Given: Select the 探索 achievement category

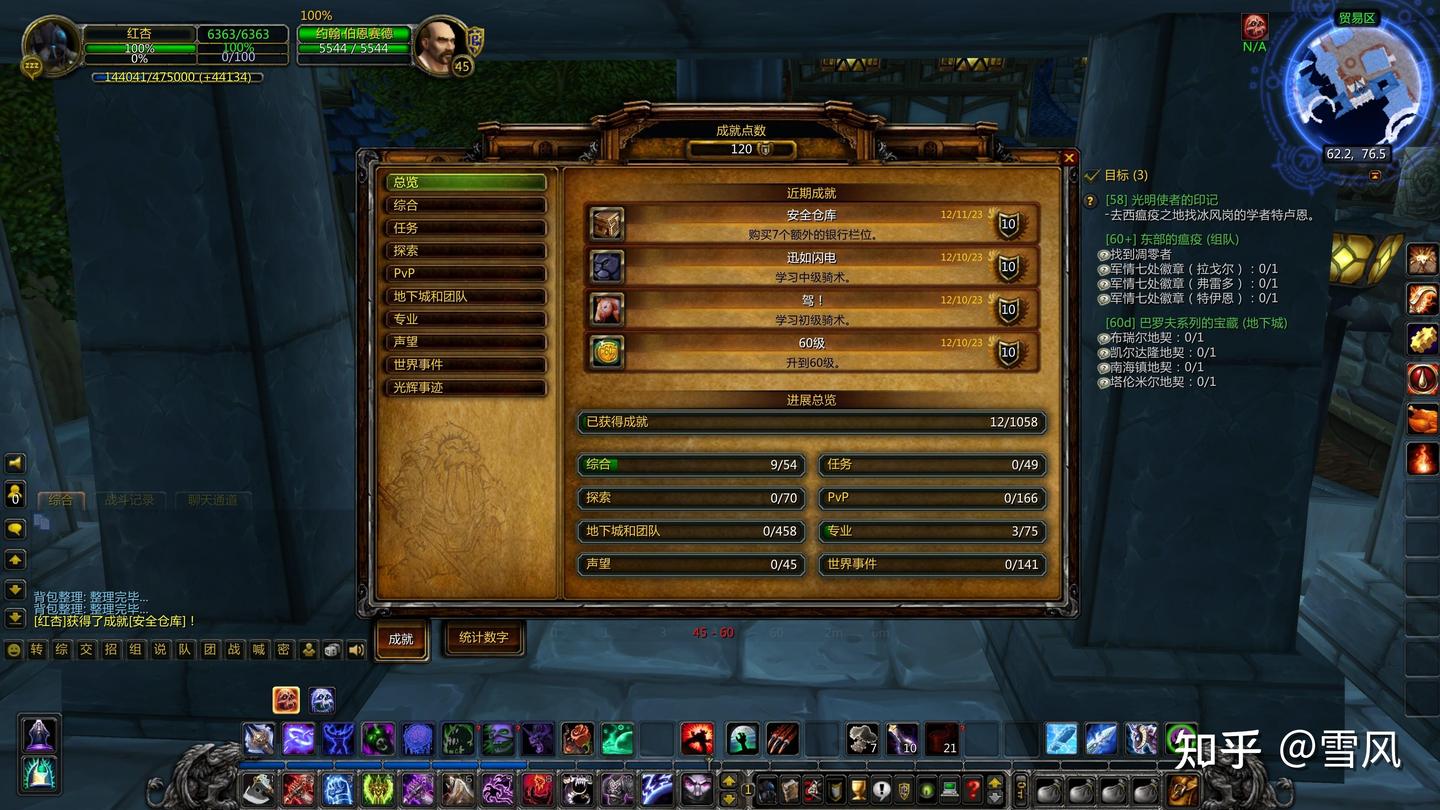Looking at the screenshot, I should 465,250.
